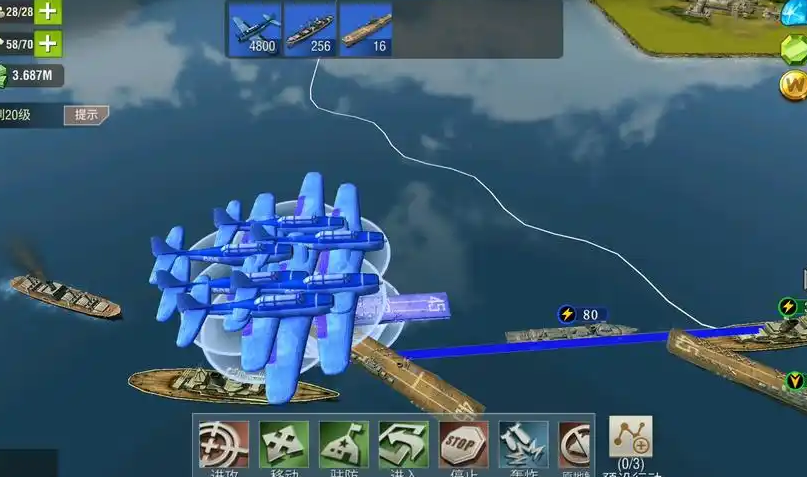This screenshot has height=477, width=807.
Task: Tap the plus button beside 28/28
Action: (48, 12)
